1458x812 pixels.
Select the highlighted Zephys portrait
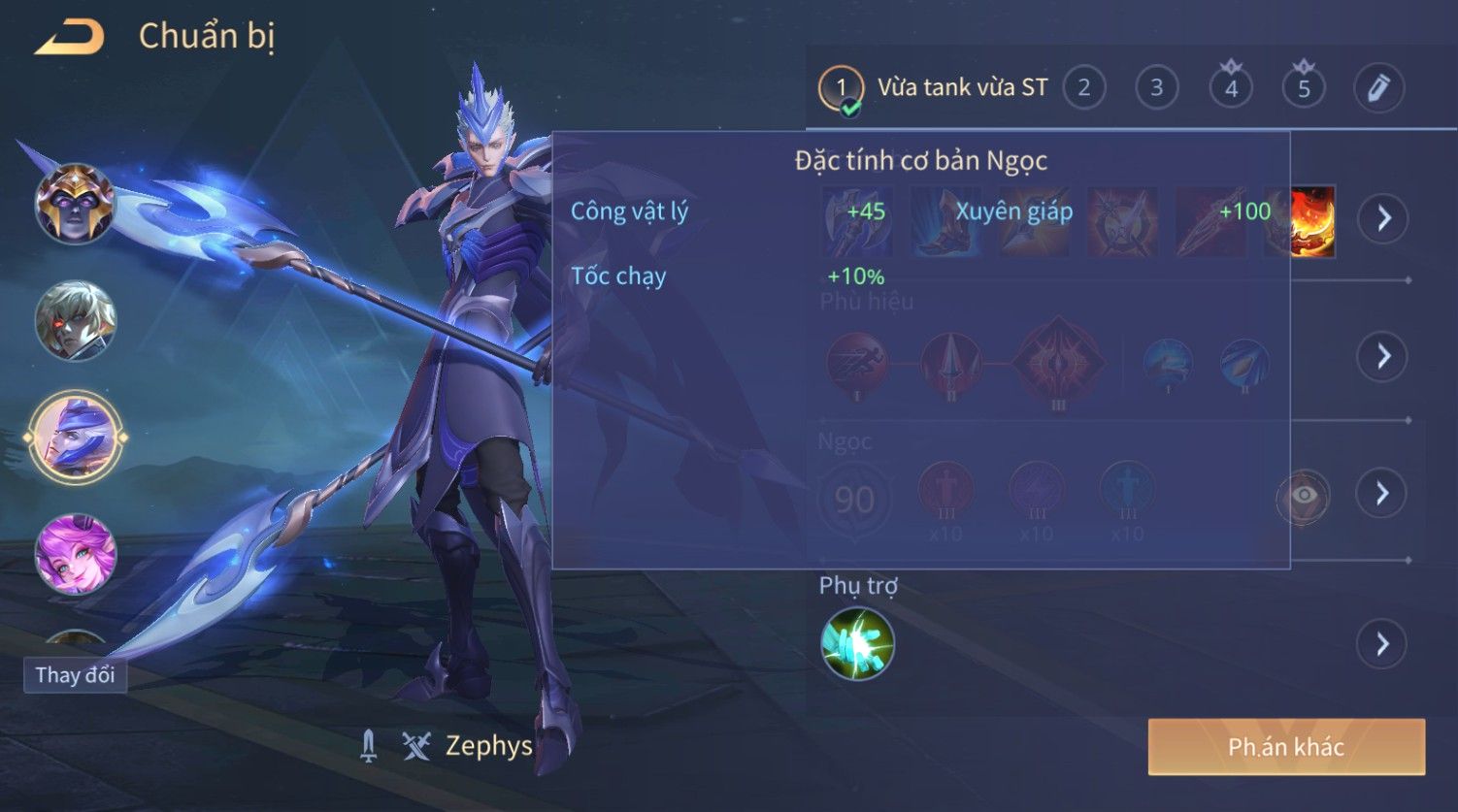[75, 438]
